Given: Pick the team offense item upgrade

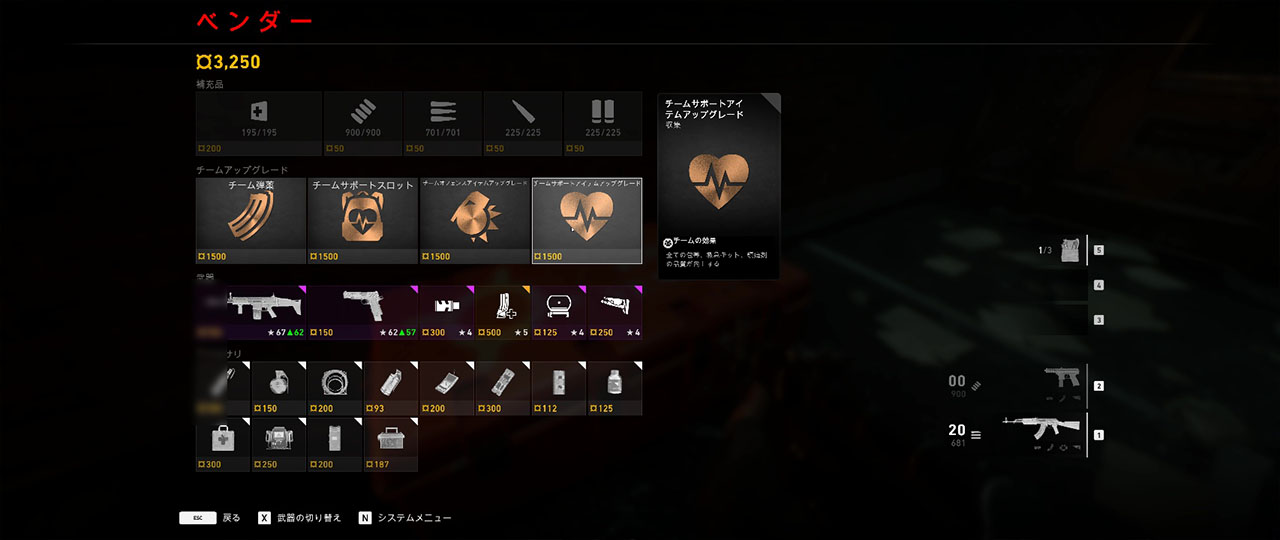Looking at the screenshot, I should [474, 220].
